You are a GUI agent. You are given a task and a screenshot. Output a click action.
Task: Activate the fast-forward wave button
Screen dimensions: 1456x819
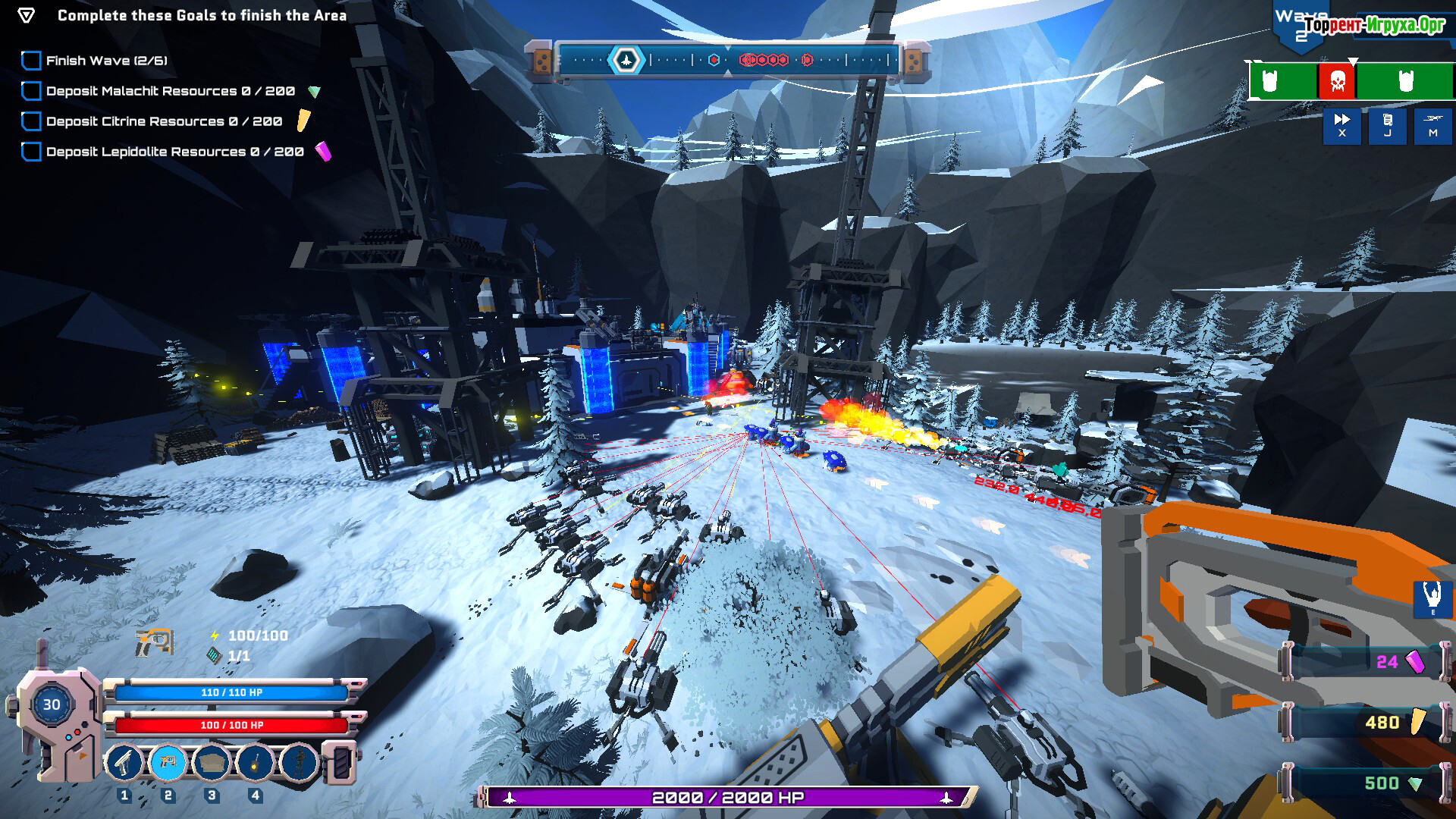(1341, 125)
